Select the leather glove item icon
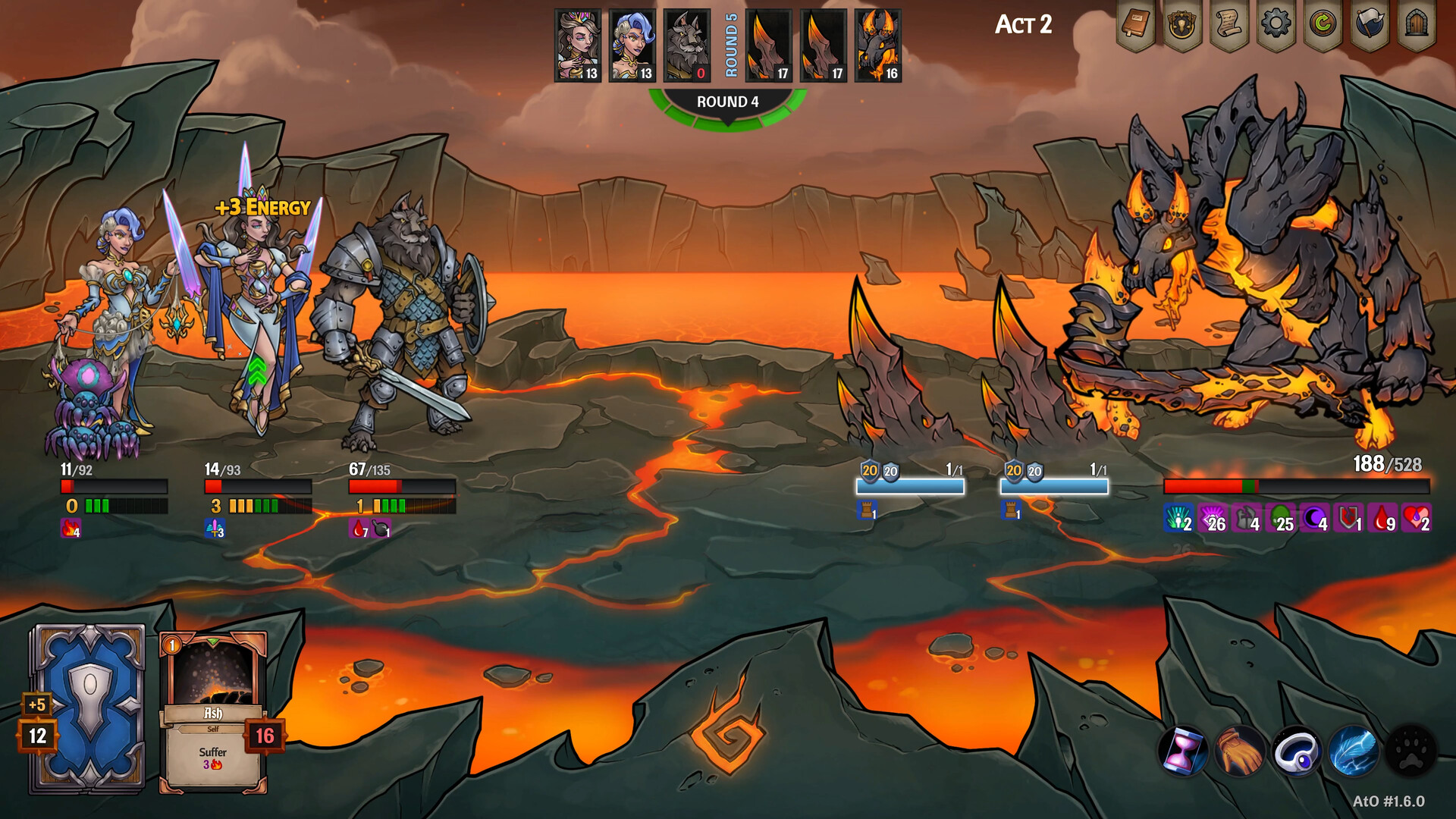Screen dimensions: 1456x819 (1240, 752)
